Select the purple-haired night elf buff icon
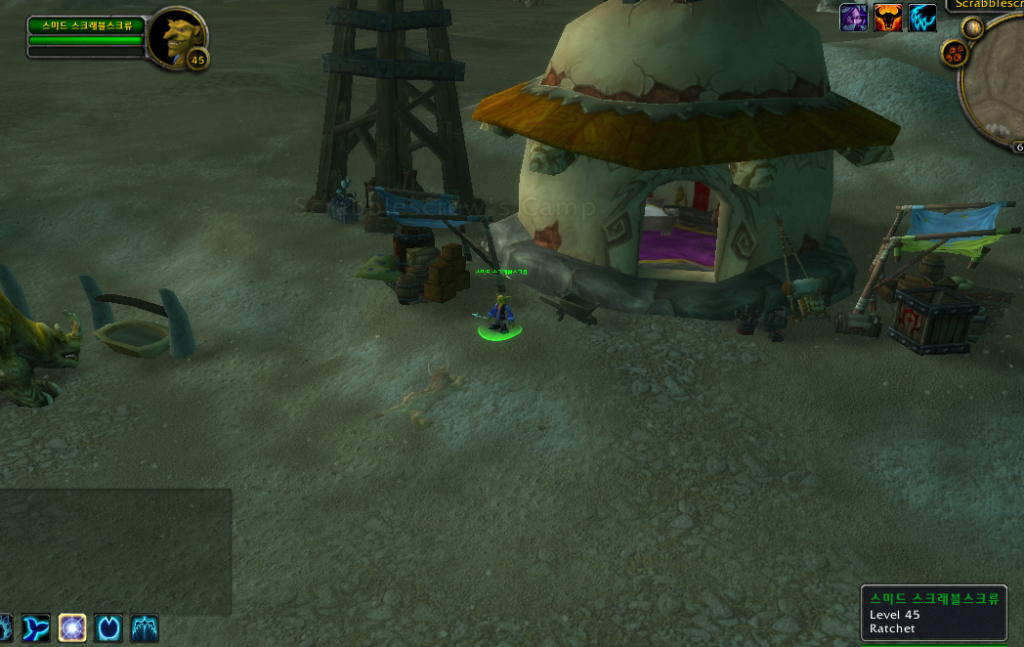1024x647 pixels. [853, 17]
